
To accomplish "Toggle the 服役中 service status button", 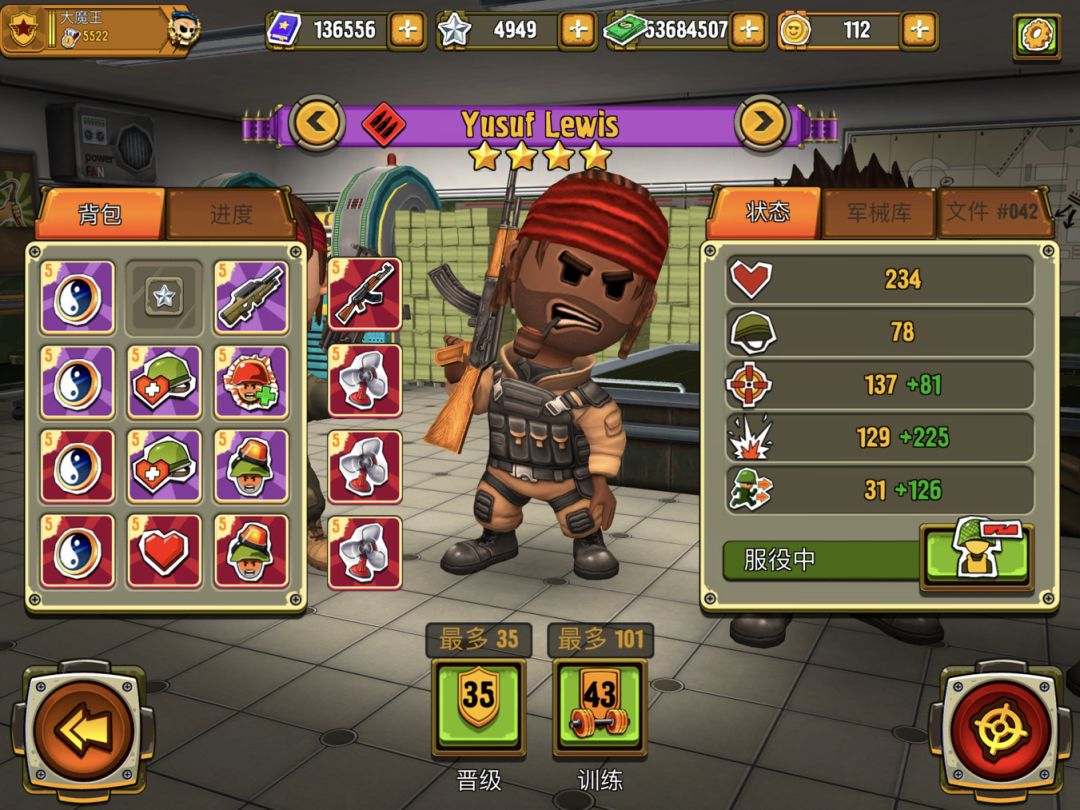I will point(975,557).
